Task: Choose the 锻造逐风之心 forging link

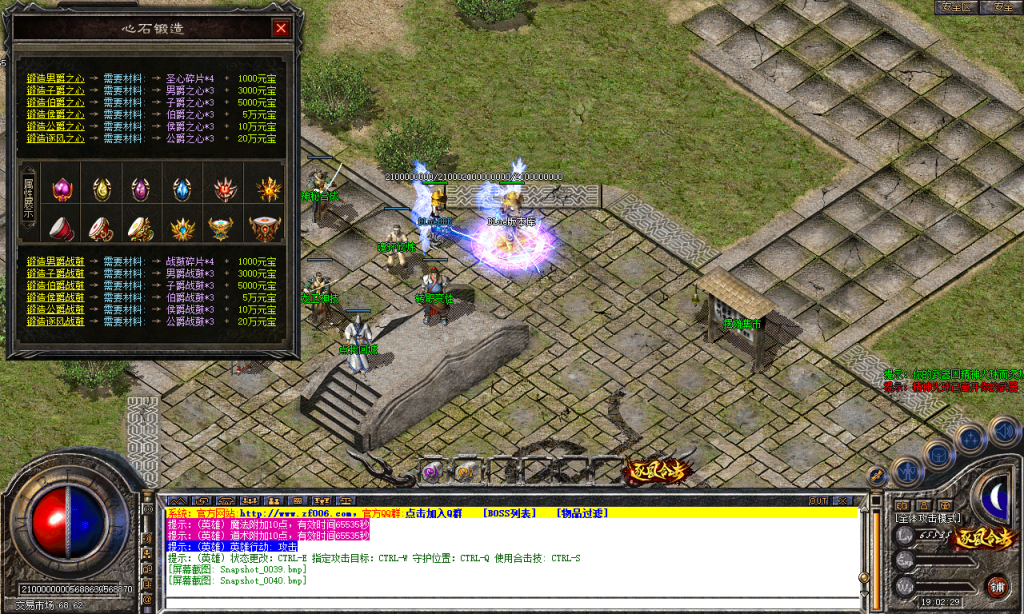Action: point(56,138)
